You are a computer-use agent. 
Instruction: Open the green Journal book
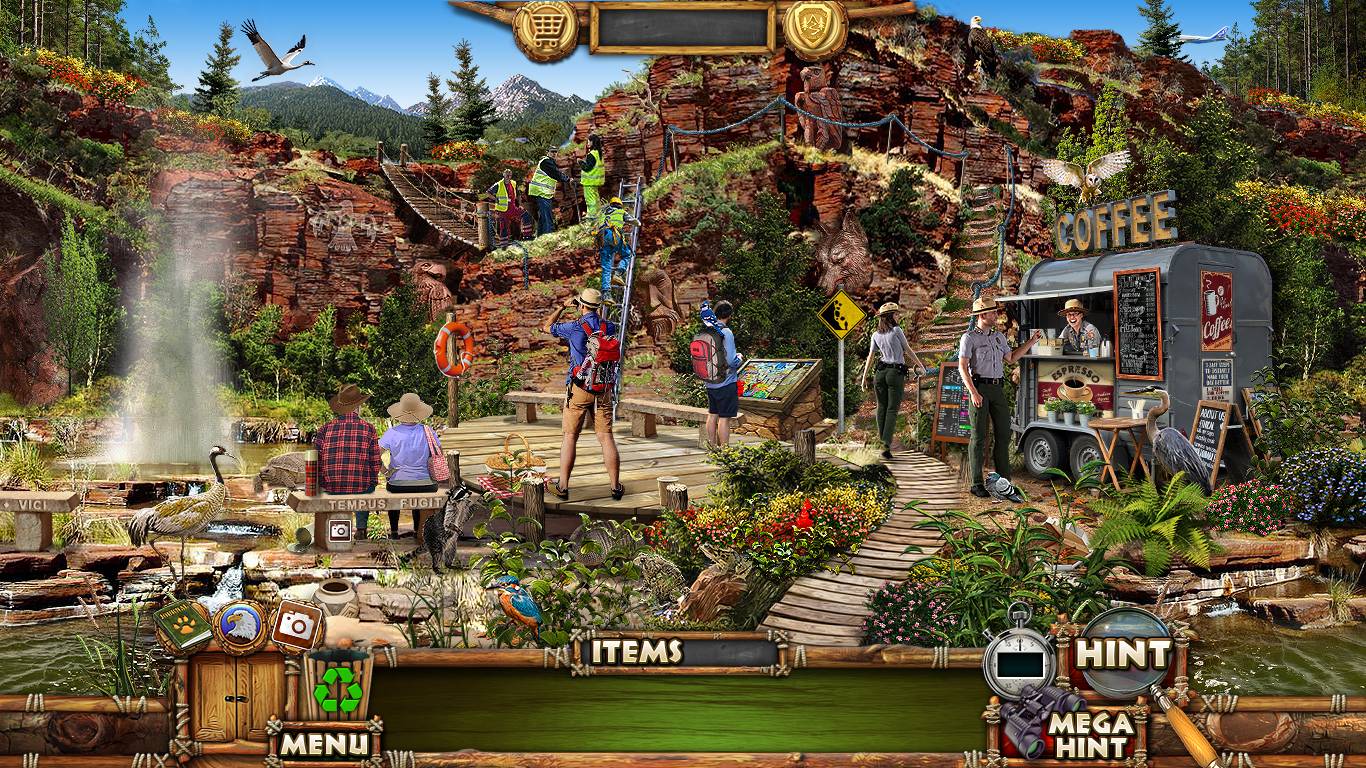182,626
